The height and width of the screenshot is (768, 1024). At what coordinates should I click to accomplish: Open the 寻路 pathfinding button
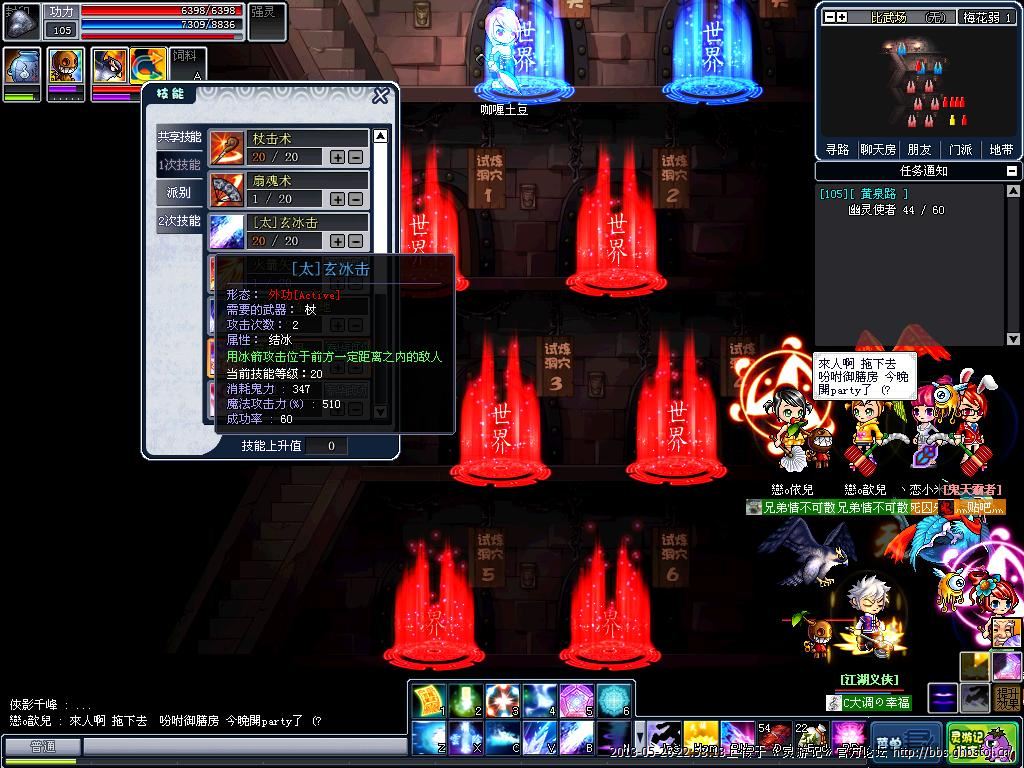tap(837, 149)
